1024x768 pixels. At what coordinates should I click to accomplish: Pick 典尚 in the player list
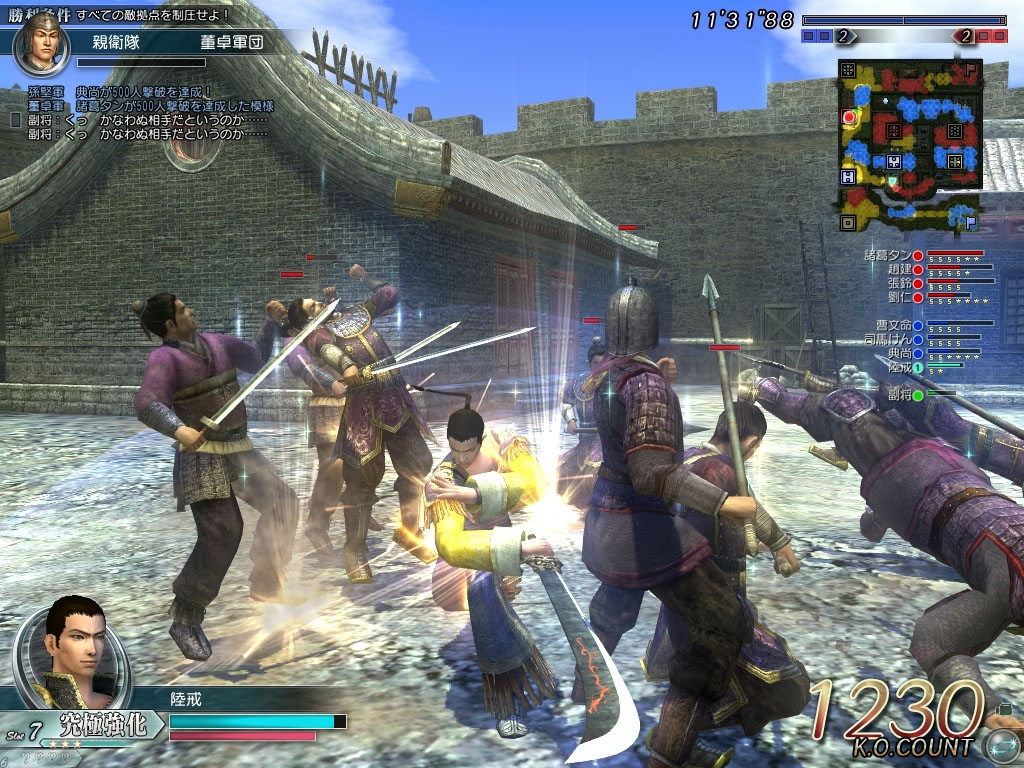900,353
